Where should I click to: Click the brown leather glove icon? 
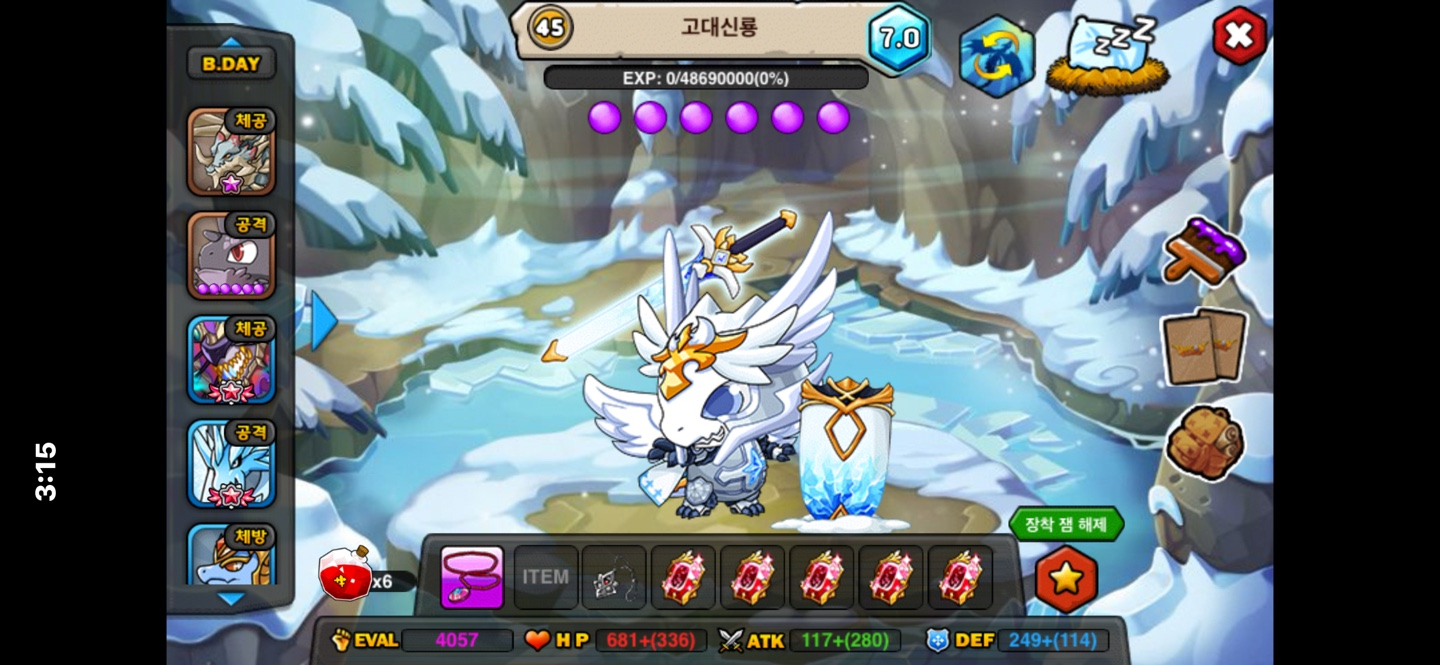coord(1205,443)
